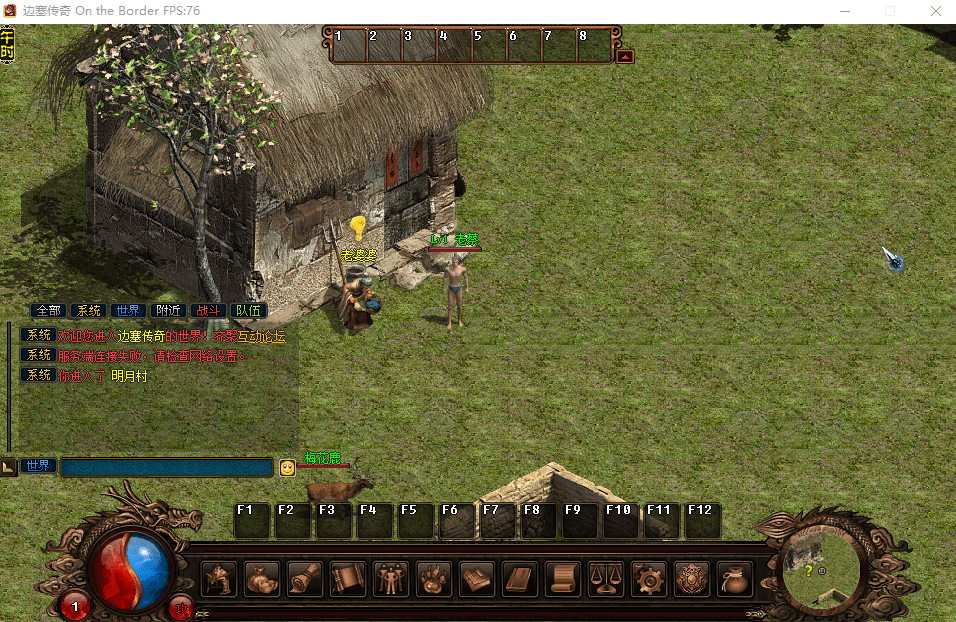Screen dimensions: 956x622
Task: Open the 战斗 chat tab
Action: [208, 311]
